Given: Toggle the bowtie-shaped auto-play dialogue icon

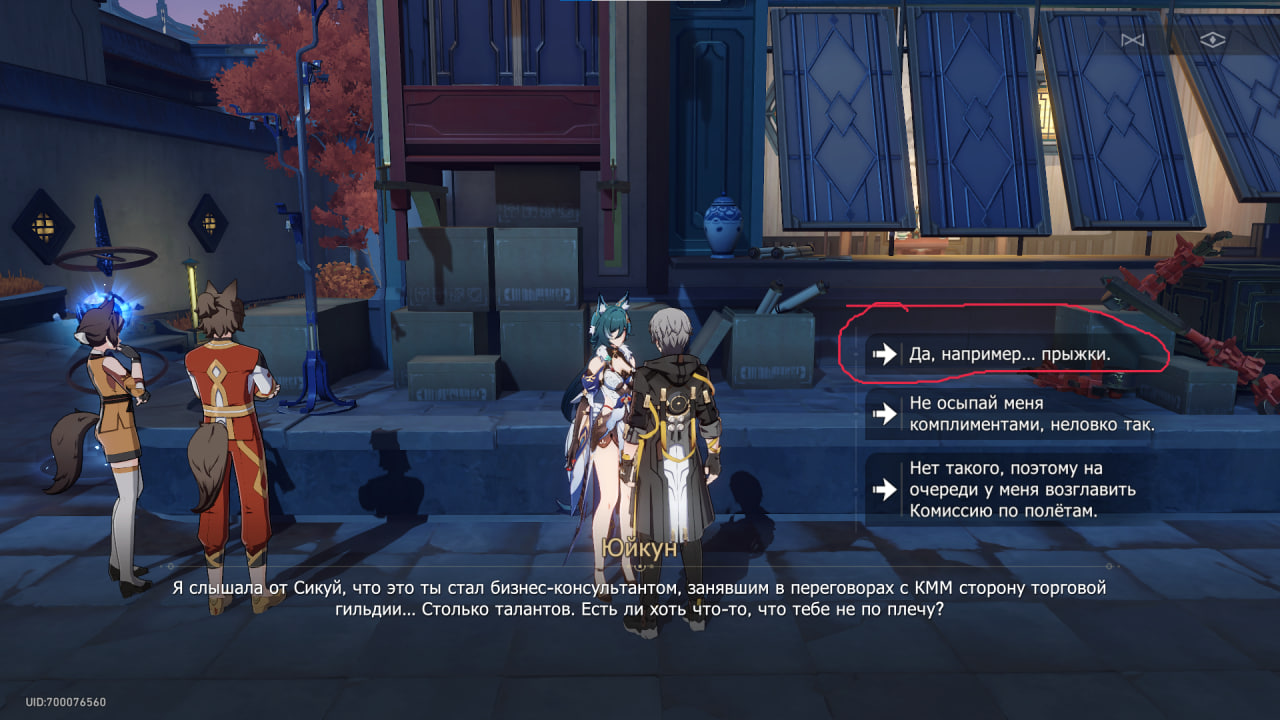Looking at the screenshot, I should (x=1132, y=40).
